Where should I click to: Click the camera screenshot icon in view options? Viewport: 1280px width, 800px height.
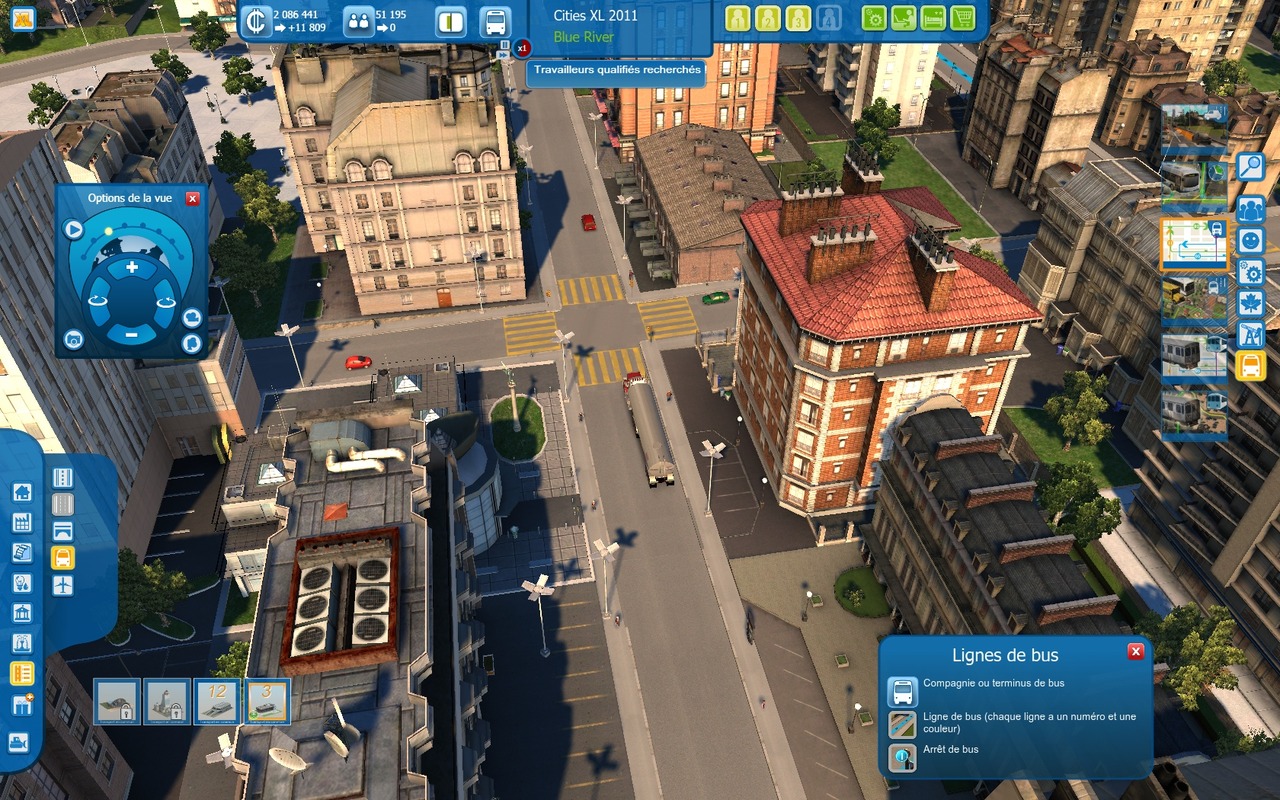[73, 340]
